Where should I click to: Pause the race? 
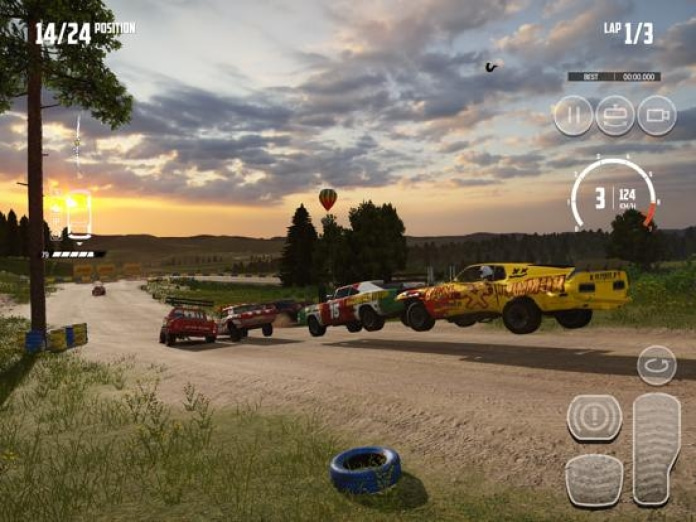click(x=573, y=115)
